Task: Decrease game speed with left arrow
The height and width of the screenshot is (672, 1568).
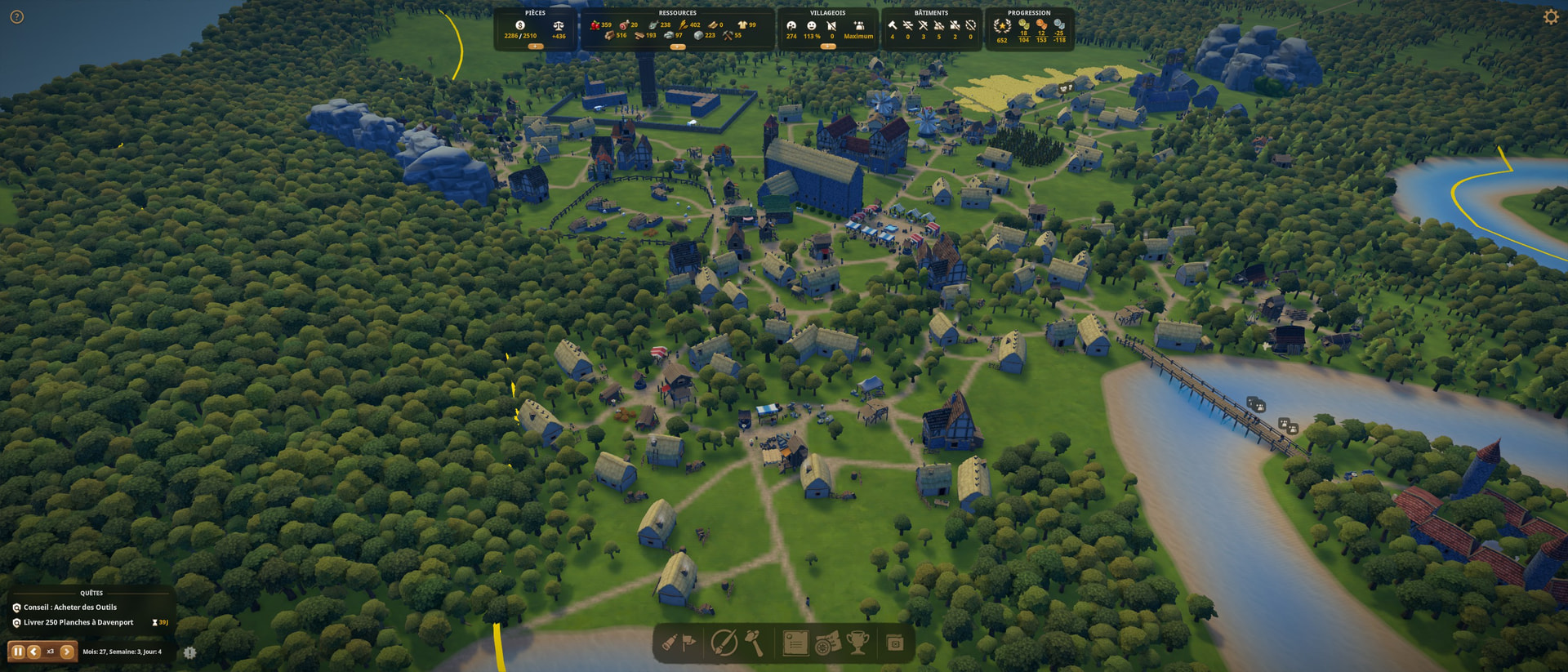Action: [33, 652]
